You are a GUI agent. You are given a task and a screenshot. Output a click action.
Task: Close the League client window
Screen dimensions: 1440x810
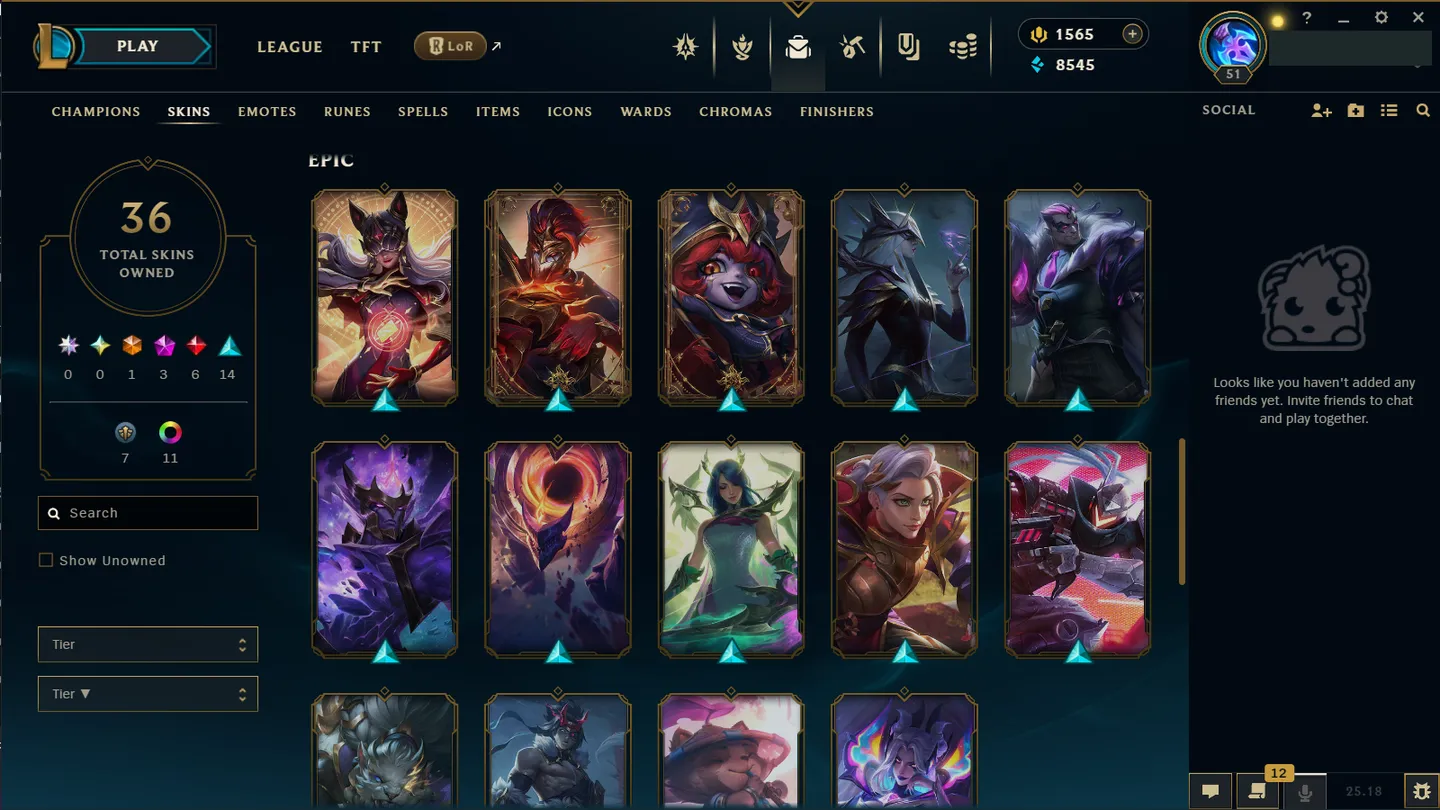point(1418,18)
